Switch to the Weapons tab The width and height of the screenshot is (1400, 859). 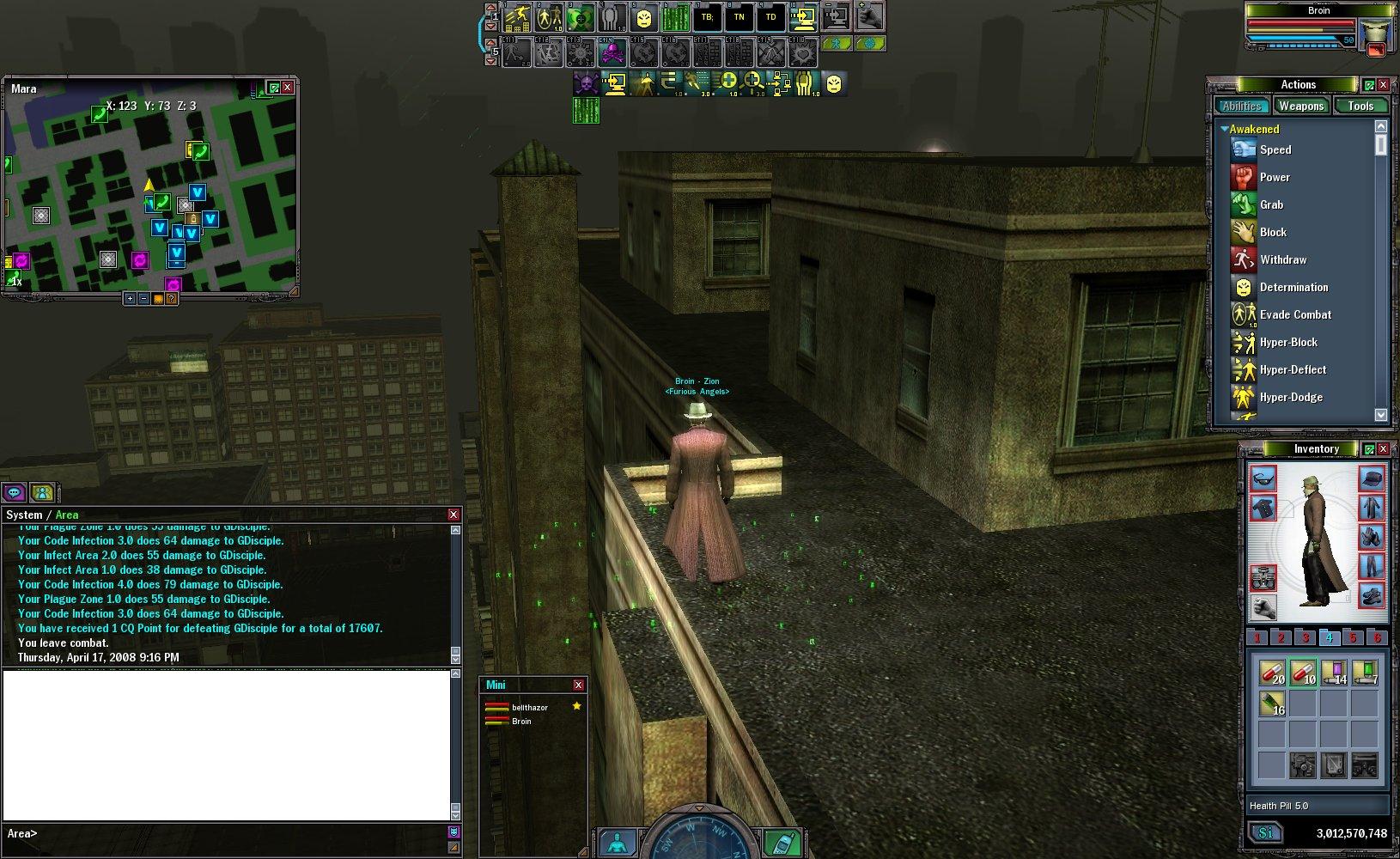[x=1300, y=106]
